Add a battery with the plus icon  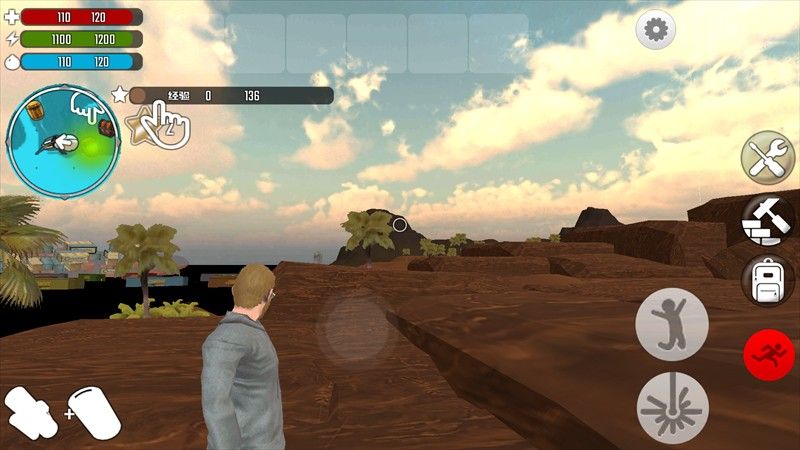coord(94,412)
